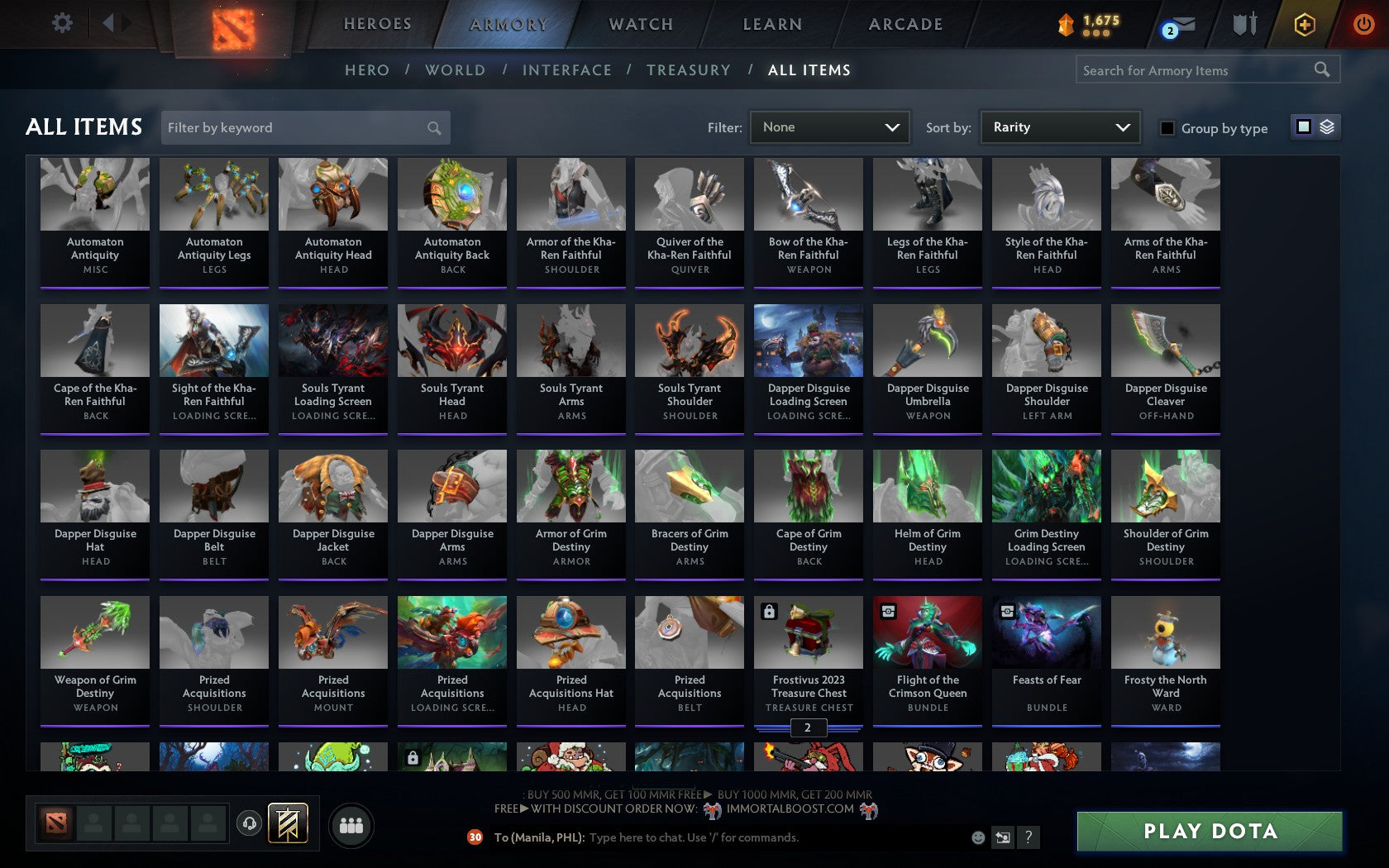
Task: Toggle the stacked layers view mode
Action: click(1327, 126)
